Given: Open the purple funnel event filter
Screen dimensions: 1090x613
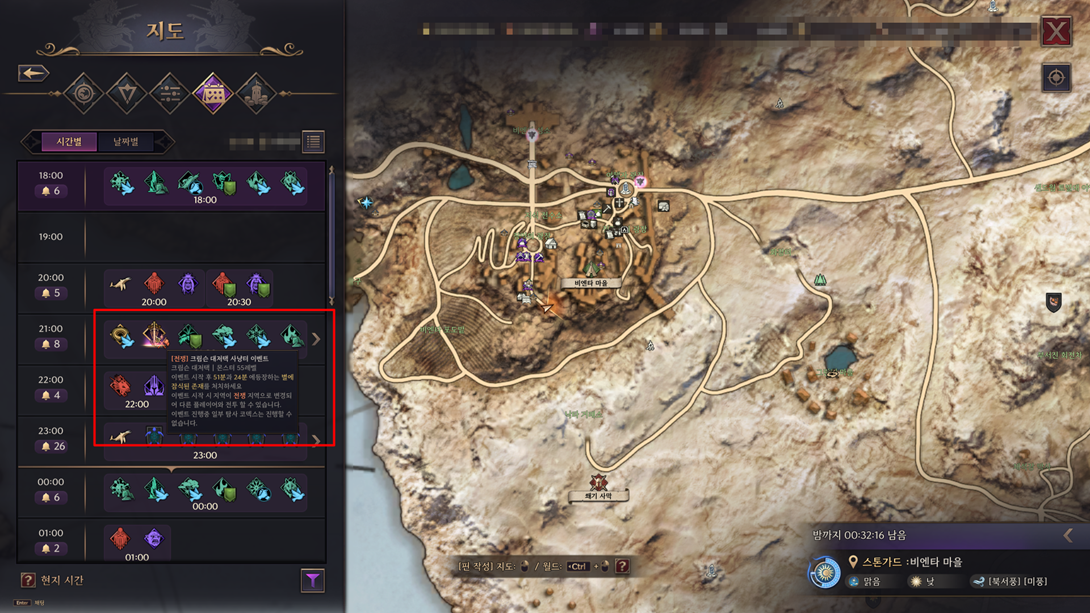Looking at the screenshot, I should click(312, 580).
